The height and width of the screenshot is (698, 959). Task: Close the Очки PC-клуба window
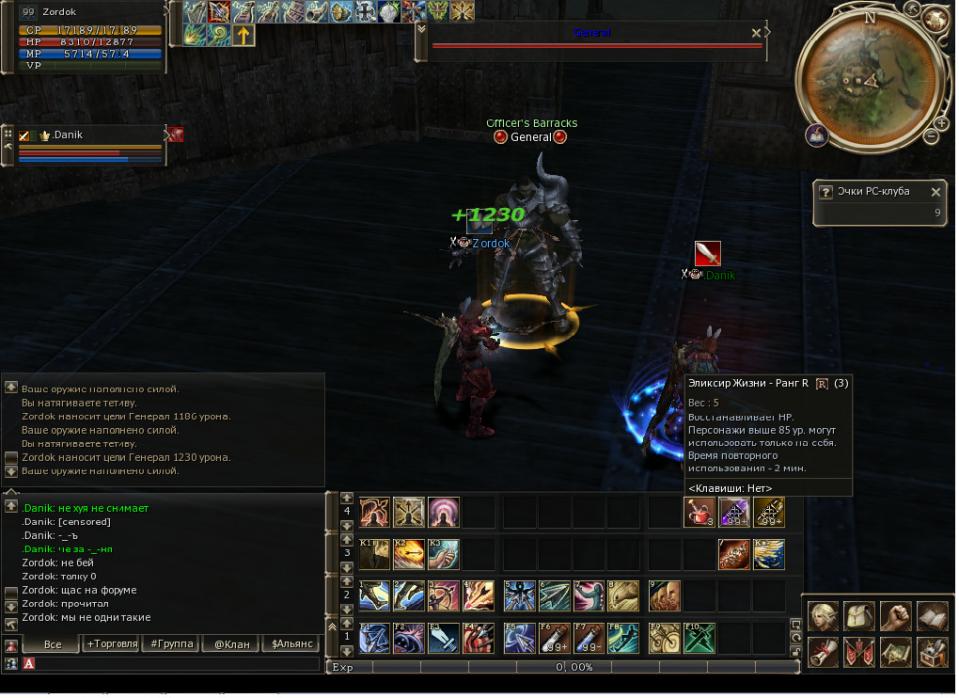(936, 192)
